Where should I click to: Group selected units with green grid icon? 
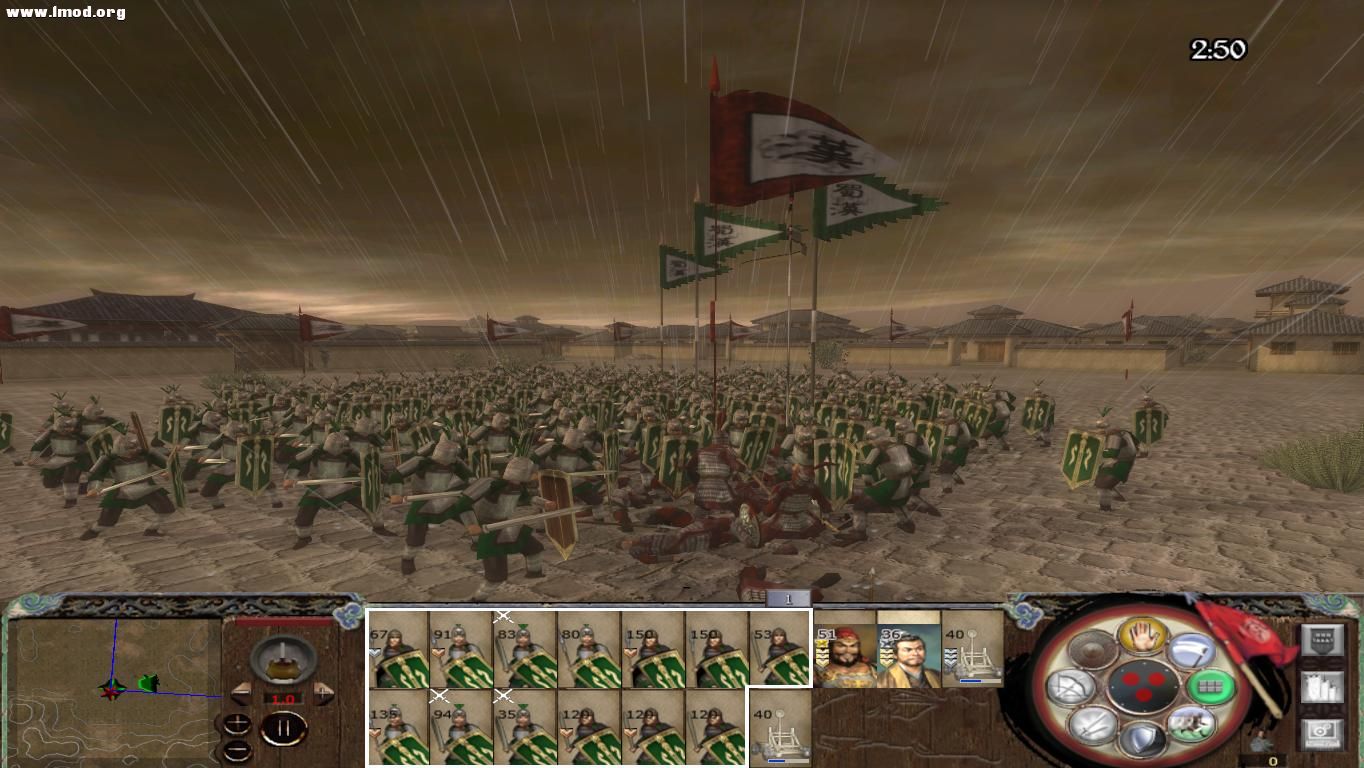[x=1209, y=686]
